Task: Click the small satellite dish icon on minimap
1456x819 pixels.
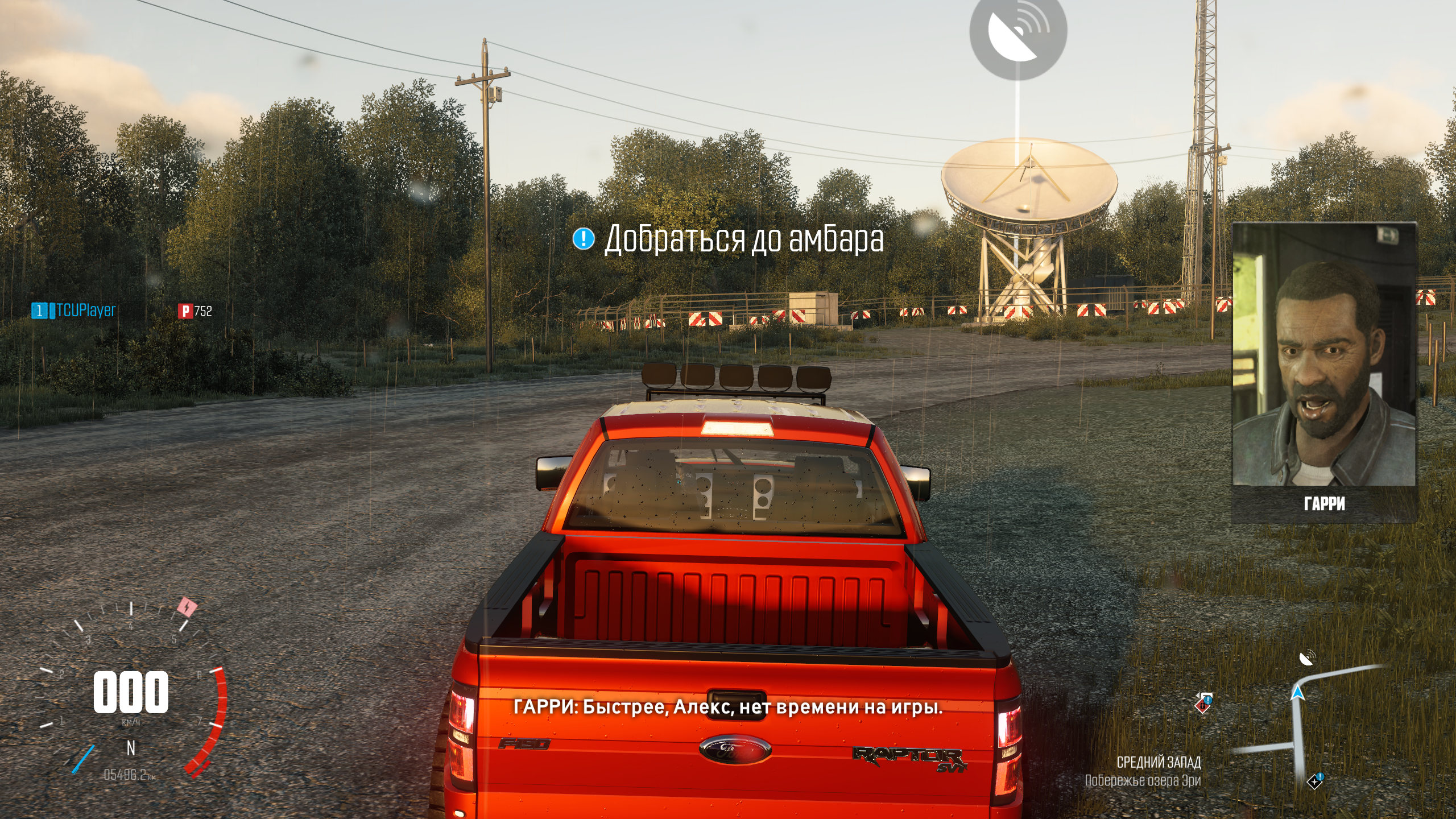Action: (x=1307, y=659)
